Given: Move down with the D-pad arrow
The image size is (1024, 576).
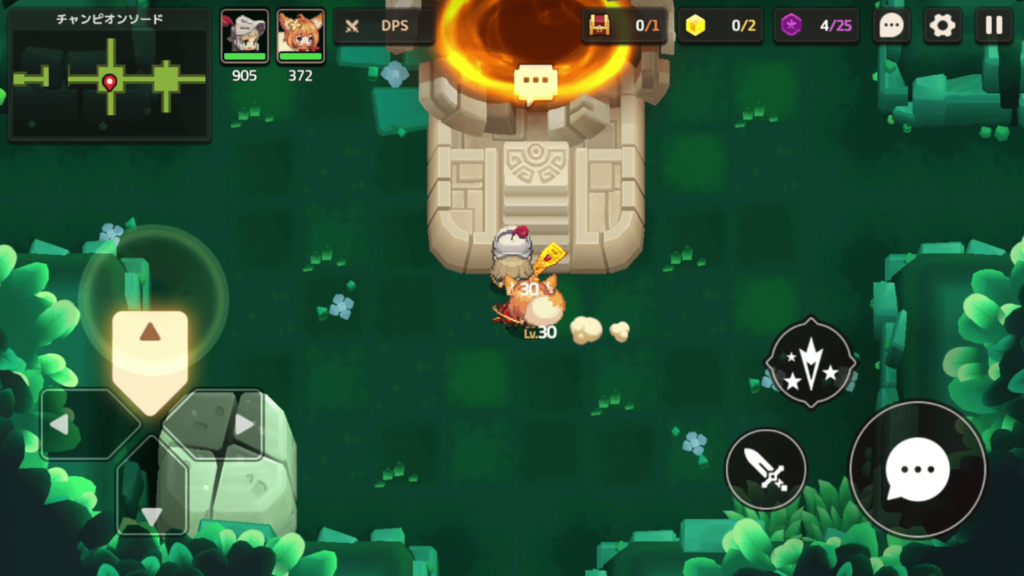Looking at the screenshot, I should pyautogui.click(x=151, y=500).
